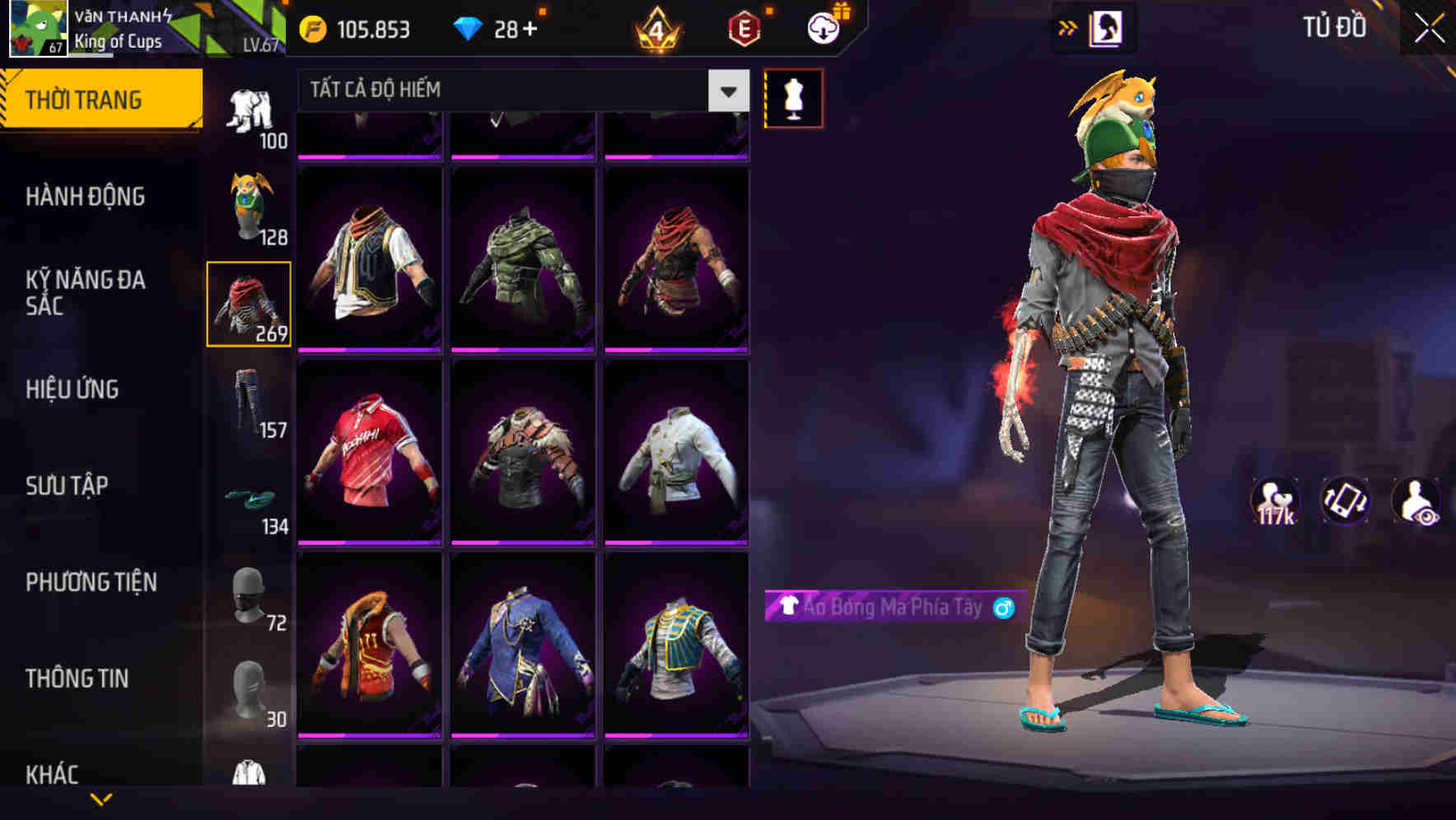This screenshot has width=1456, height=820.
Task: Click the Áo Bóng Ma Phía Tây label
Action: [889, 609]
